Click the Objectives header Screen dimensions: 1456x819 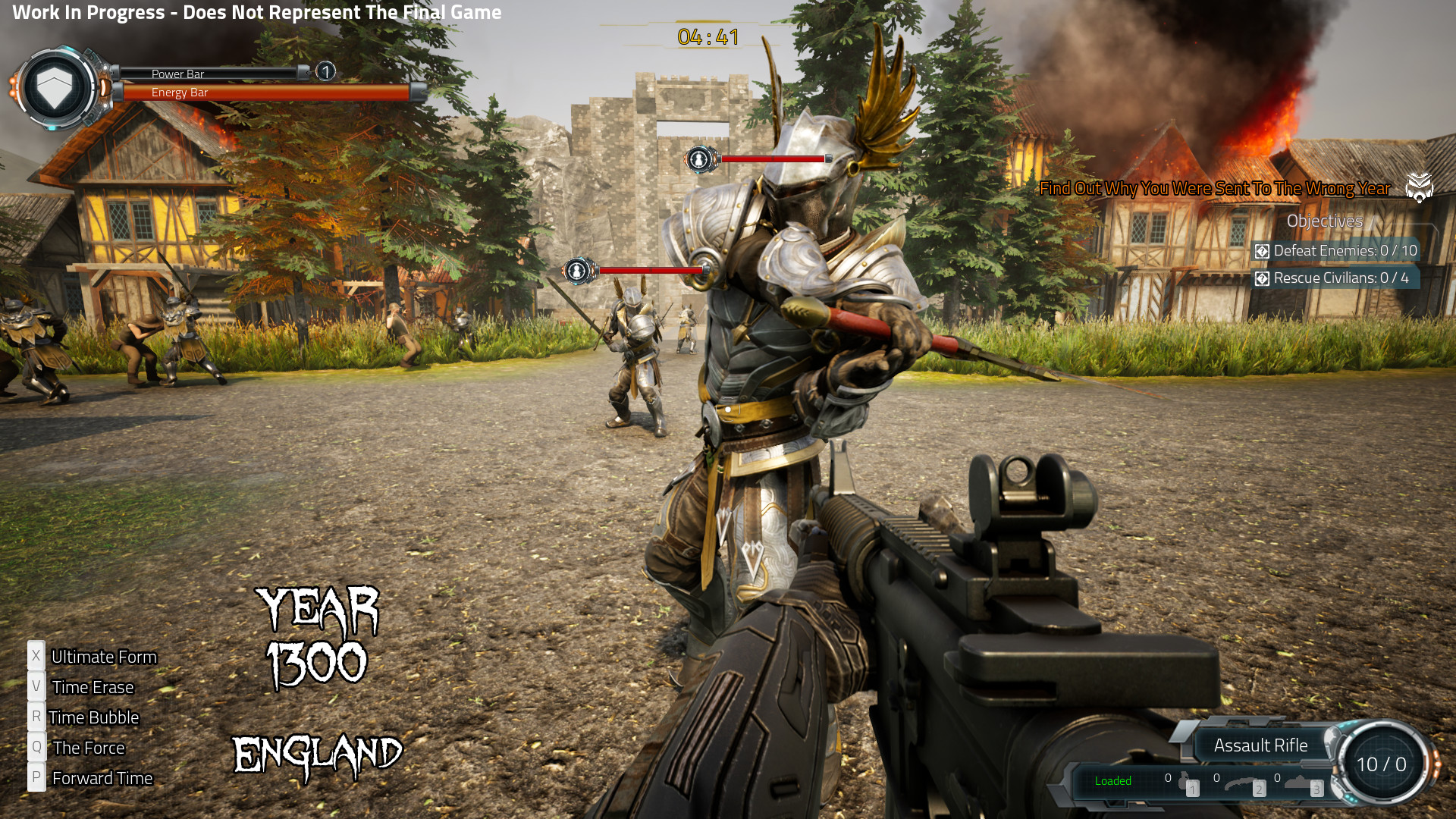point(1324,221)
